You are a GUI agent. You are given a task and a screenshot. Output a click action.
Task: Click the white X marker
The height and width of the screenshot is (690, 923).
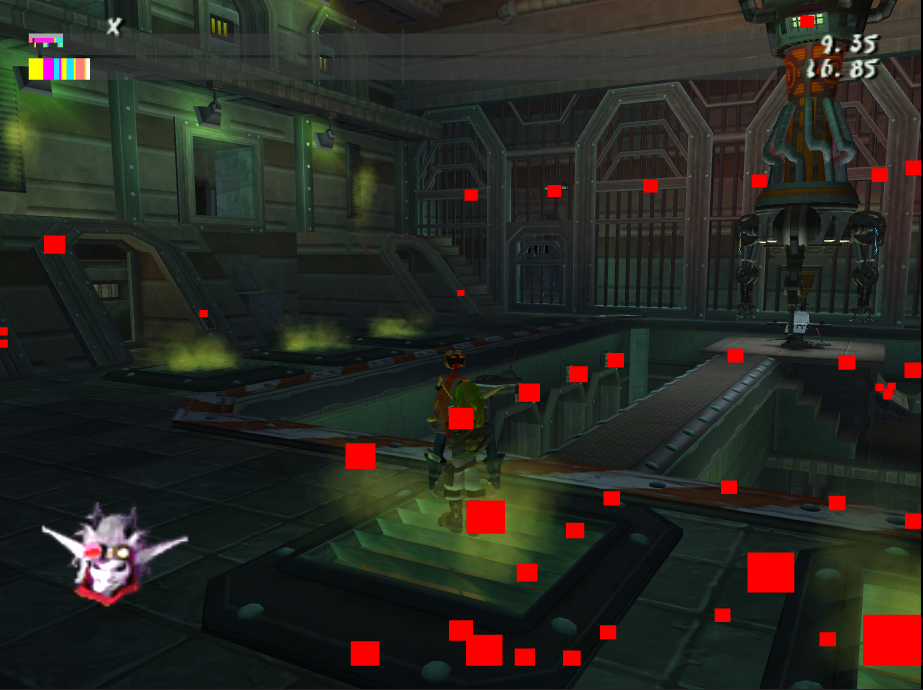pyautogui.click(x=114, y=27)
